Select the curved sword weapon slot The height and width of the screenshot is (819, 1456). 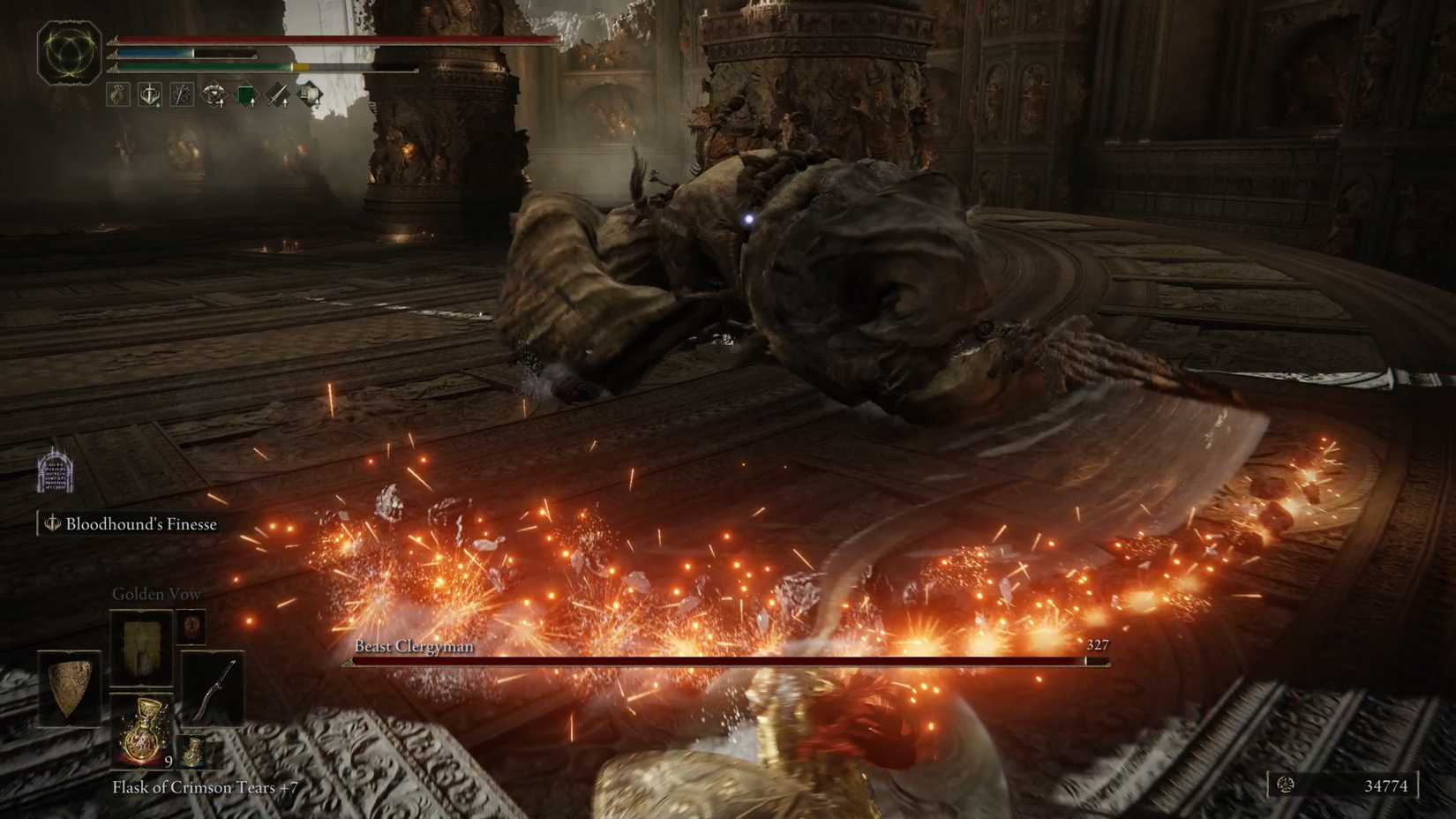click(x=216, y=689)
